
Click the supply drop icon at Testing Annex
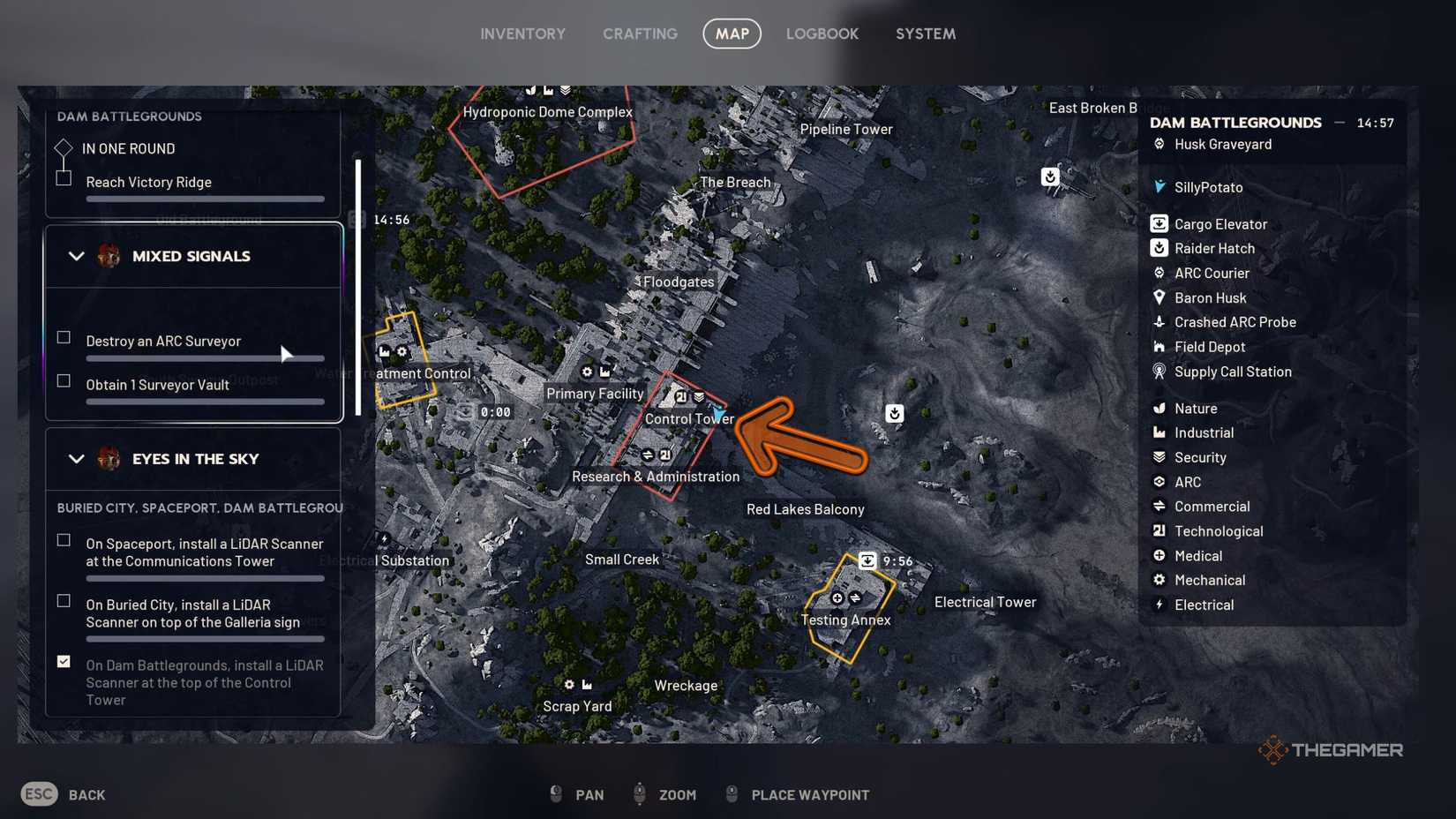click(x=867, y=560)
